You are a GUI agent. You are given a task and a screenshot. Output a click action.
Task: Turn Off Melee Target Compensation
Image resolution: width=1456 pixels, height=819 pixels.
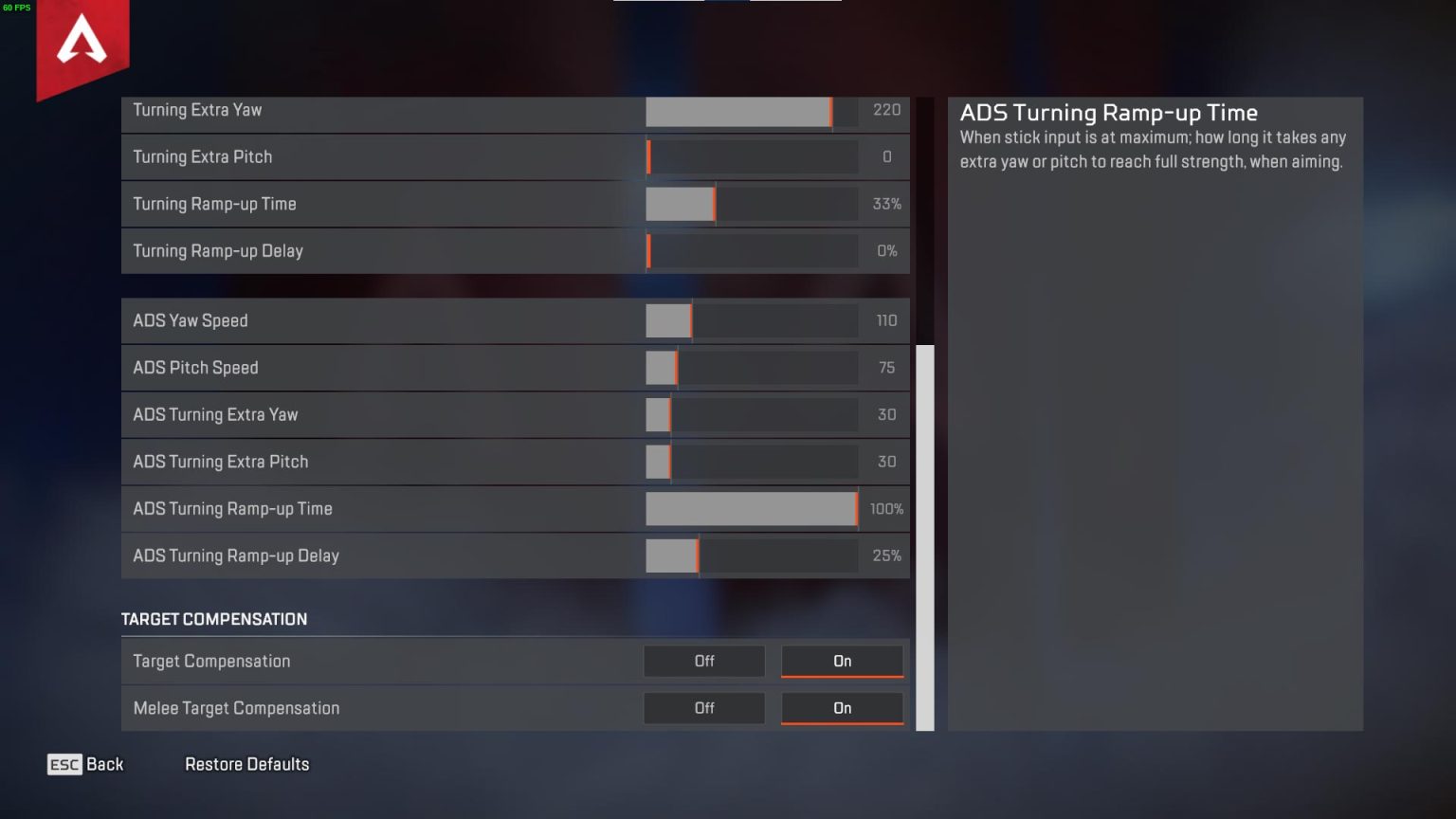pos(703,708)
